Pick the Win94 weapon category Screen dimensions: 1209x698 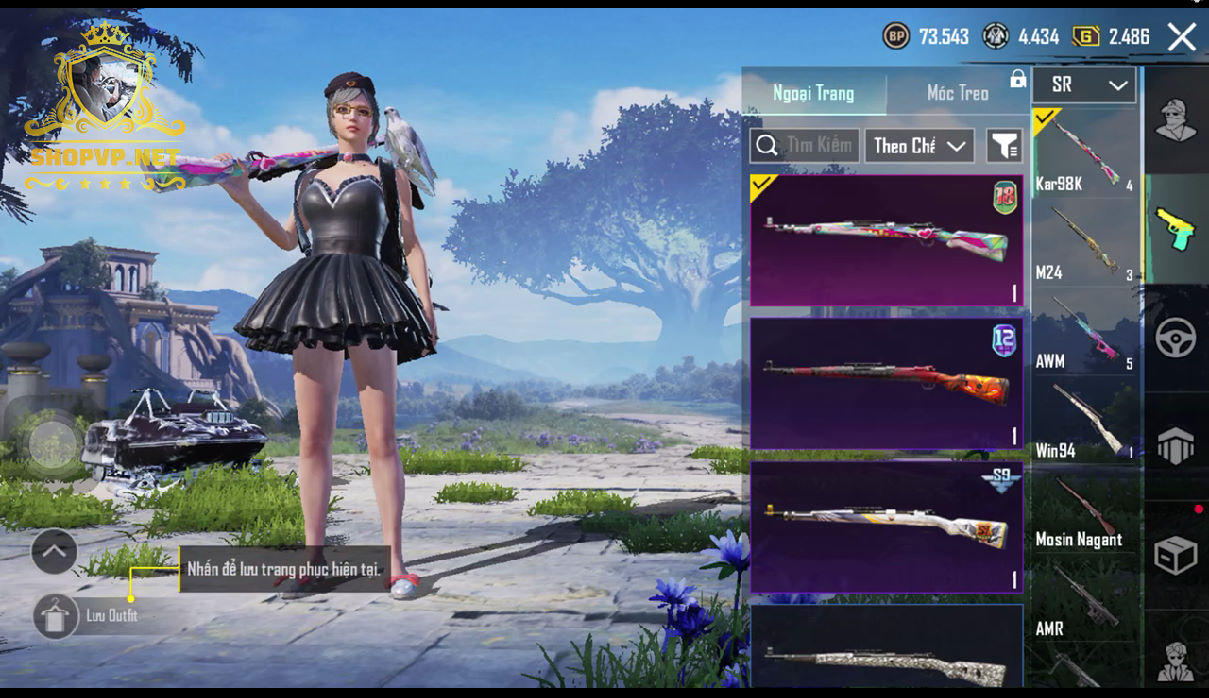pos(1084,420)
